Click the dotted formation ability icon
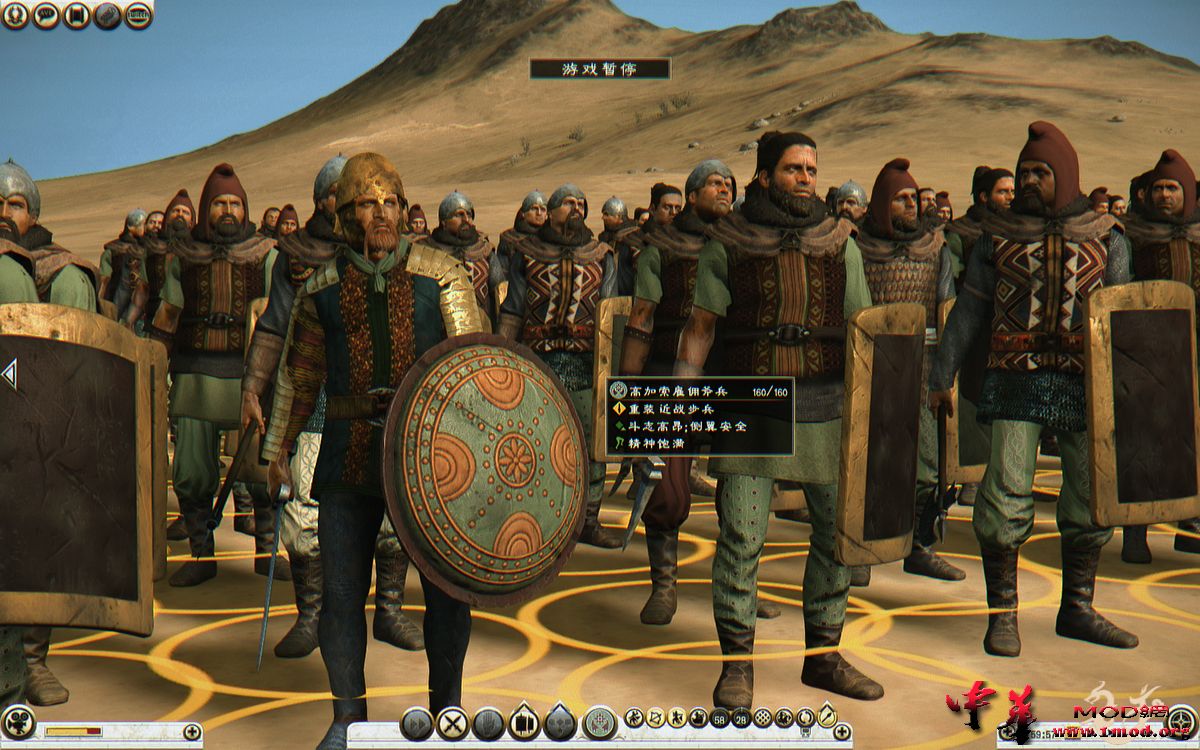This screenshot has width=1200, height=750. 763,716
